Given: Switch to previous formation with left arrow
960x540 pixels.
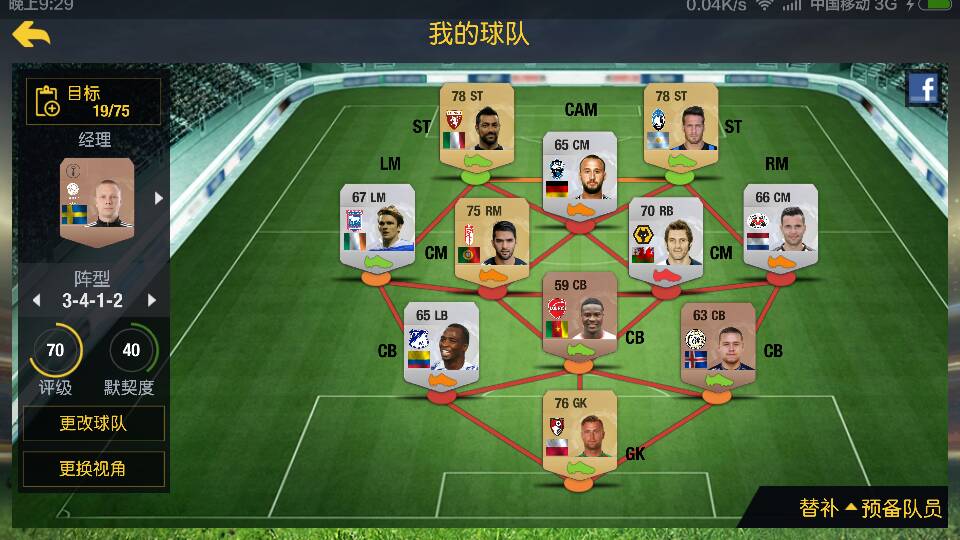Looking at the screenshot, I should point(37,300).
